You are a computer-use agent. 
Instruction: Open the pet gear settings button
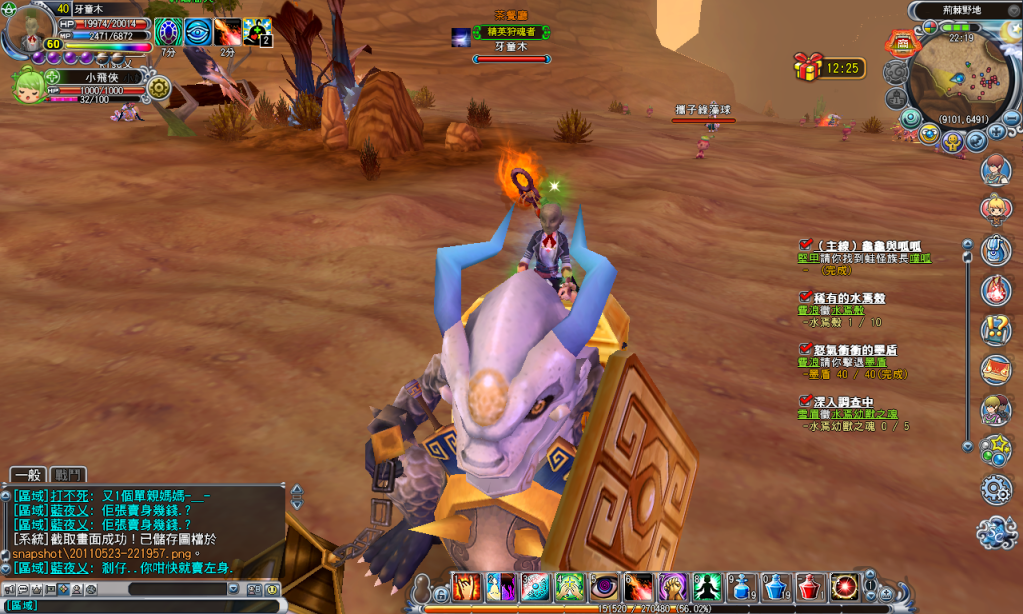pos(158,88)
